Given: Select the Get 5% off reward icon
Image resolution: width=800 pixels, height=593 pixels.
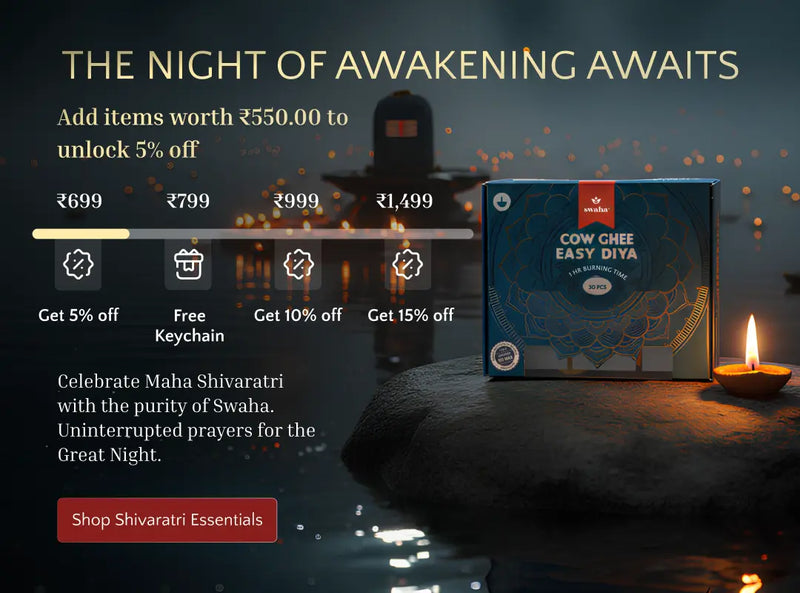Looking at the screenshot, I should click(x=78, y=265).
